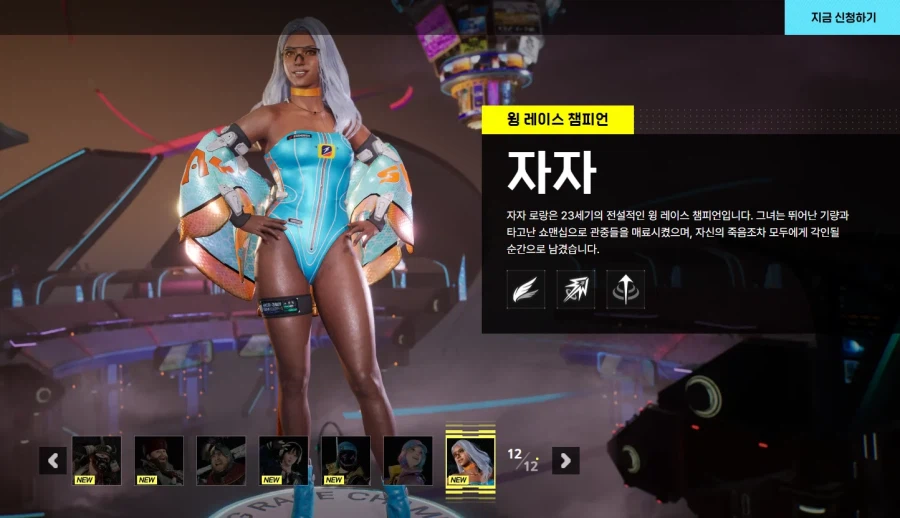
Task: Select the dark-haired woman with headphones portrait
Action: [x=284, y=460]
